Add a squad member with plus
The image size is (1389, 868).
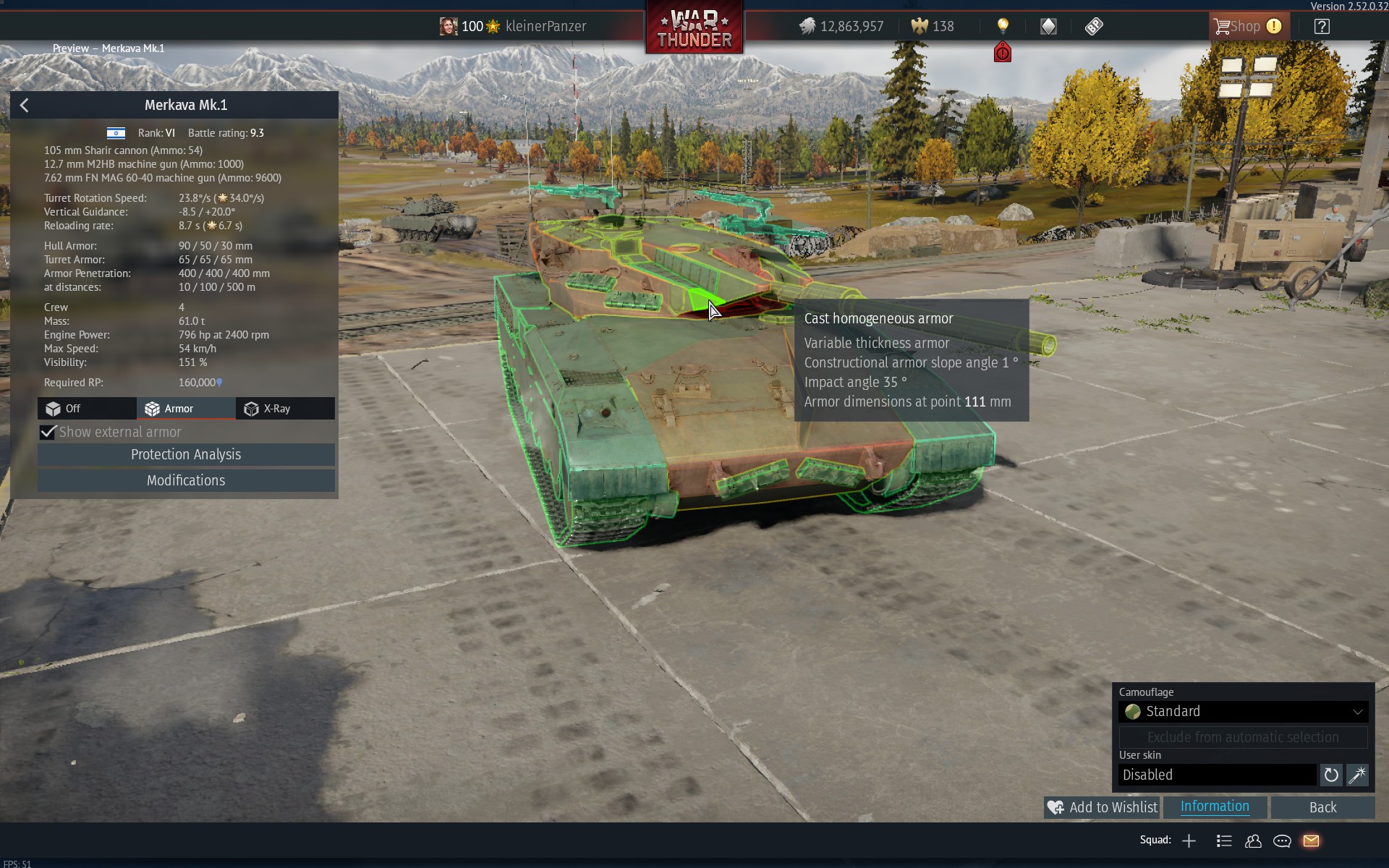1189,841
